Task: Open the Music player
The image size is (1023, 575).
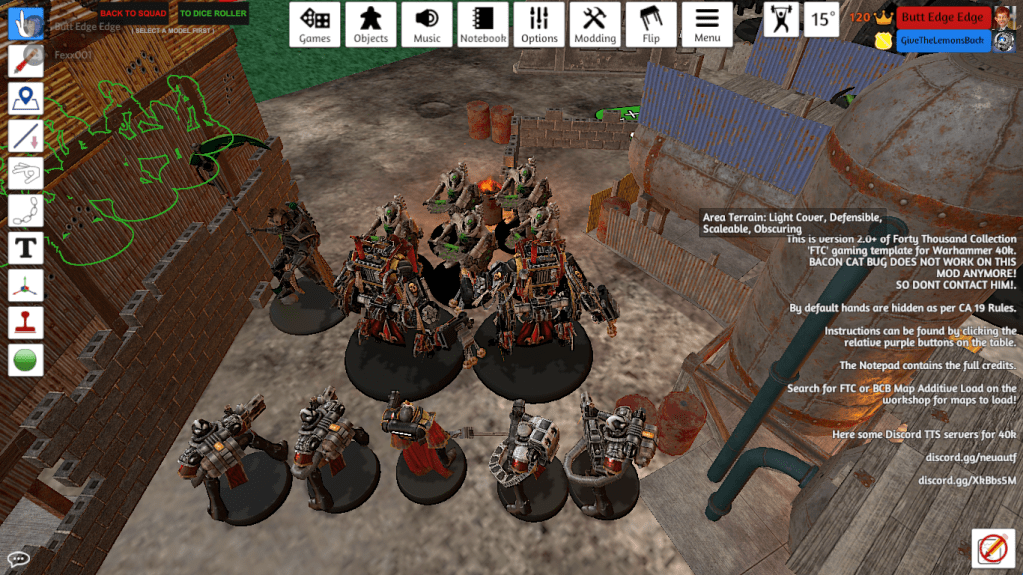Action: pyautogui.click(x=427, y=25)
